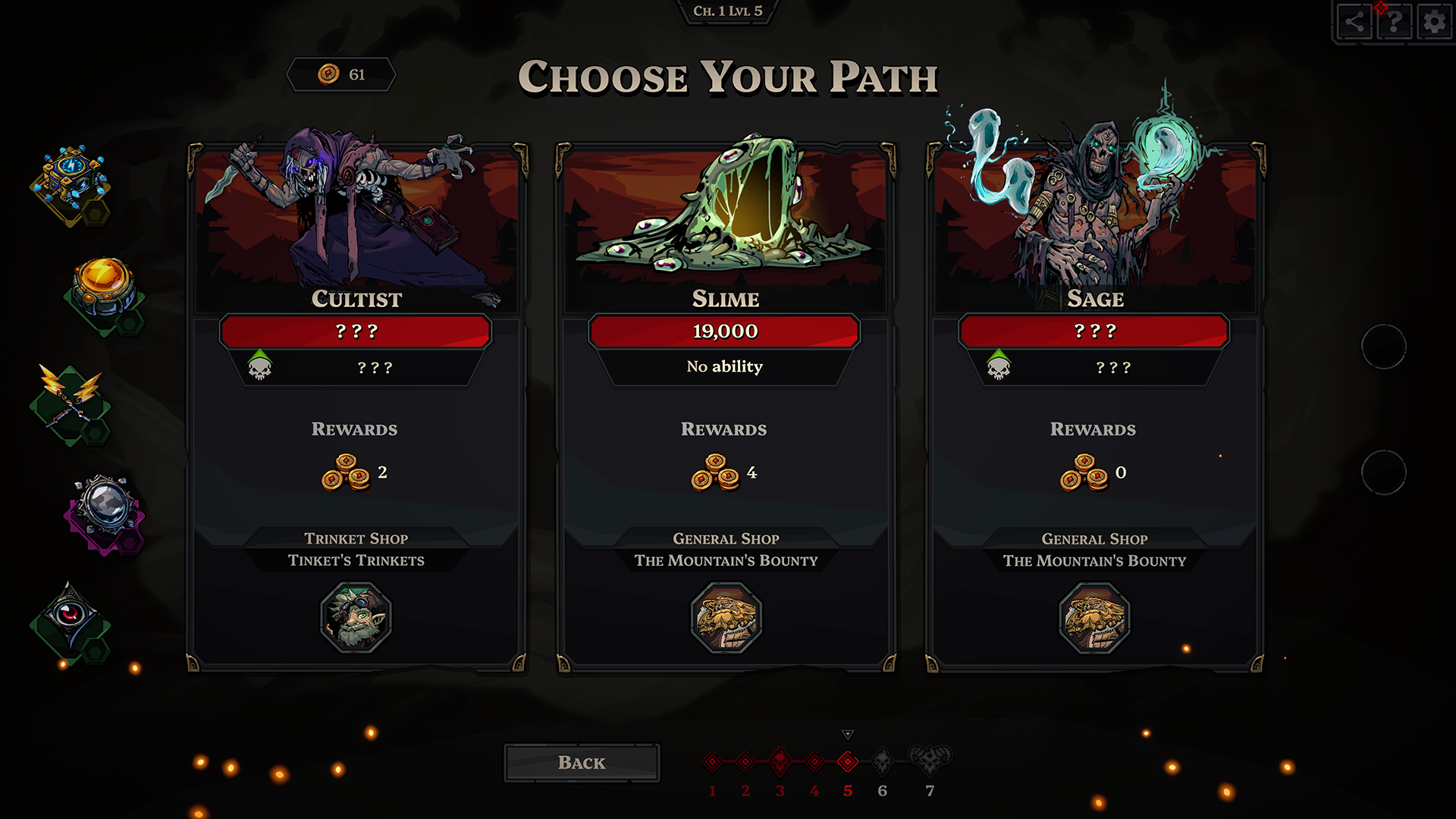Select the Slime encounter card

coord(726,409)
